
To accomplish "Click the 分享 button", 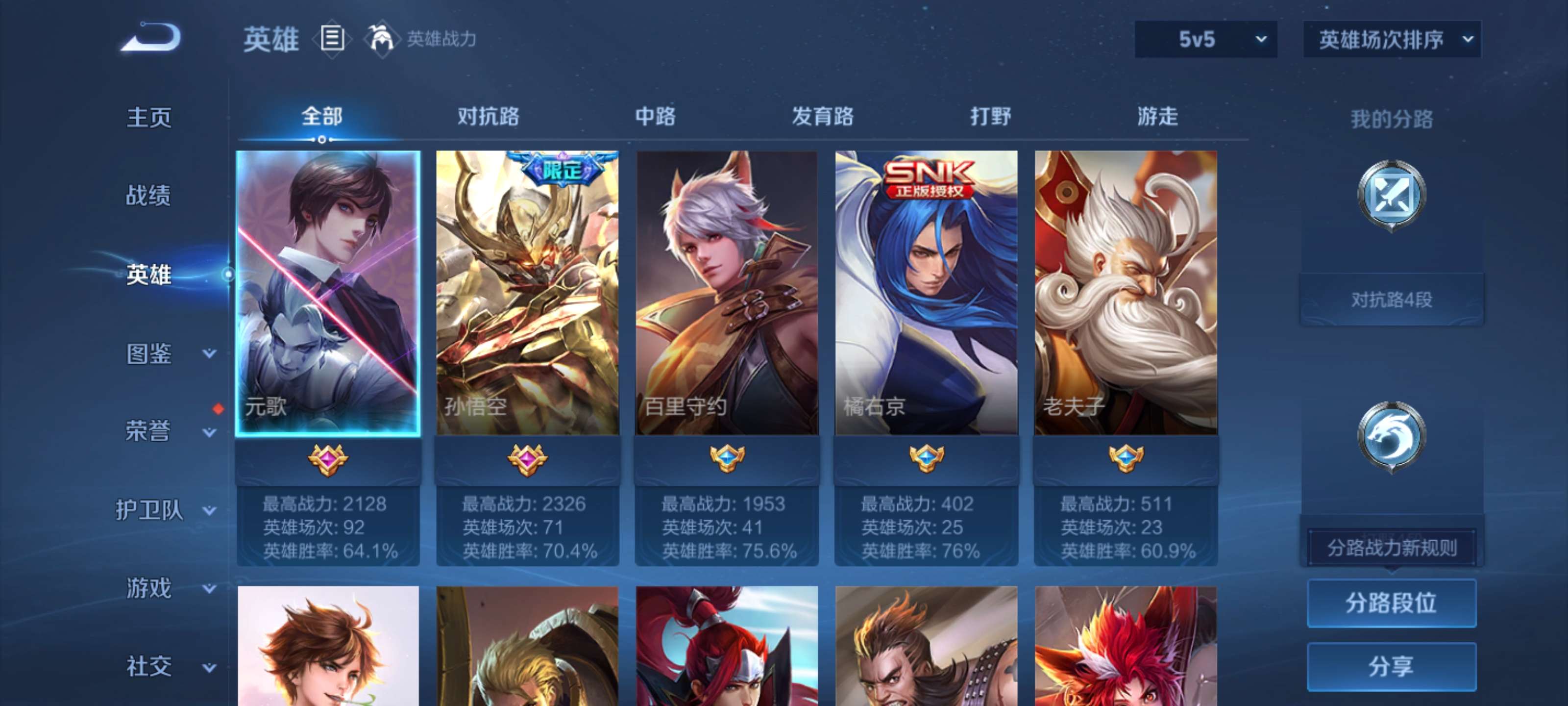I will point(1393,667).
